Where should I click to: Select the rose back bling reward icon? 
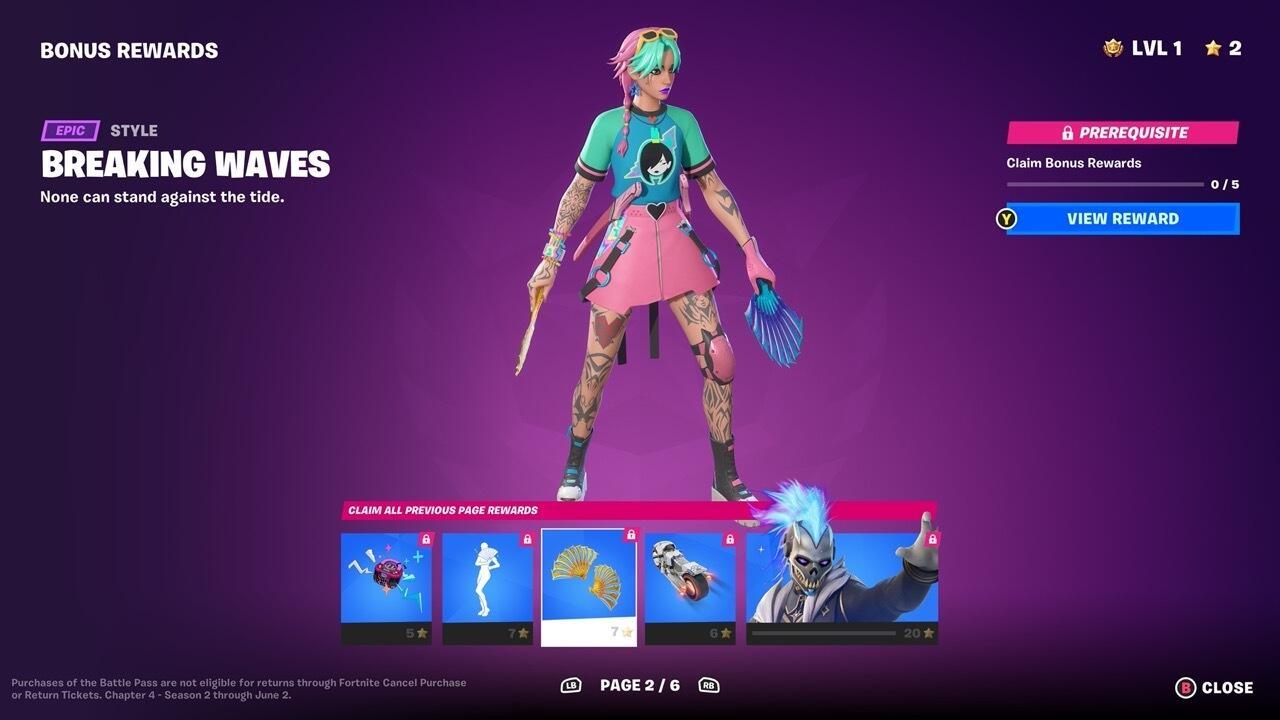click(x=386, y=580)
